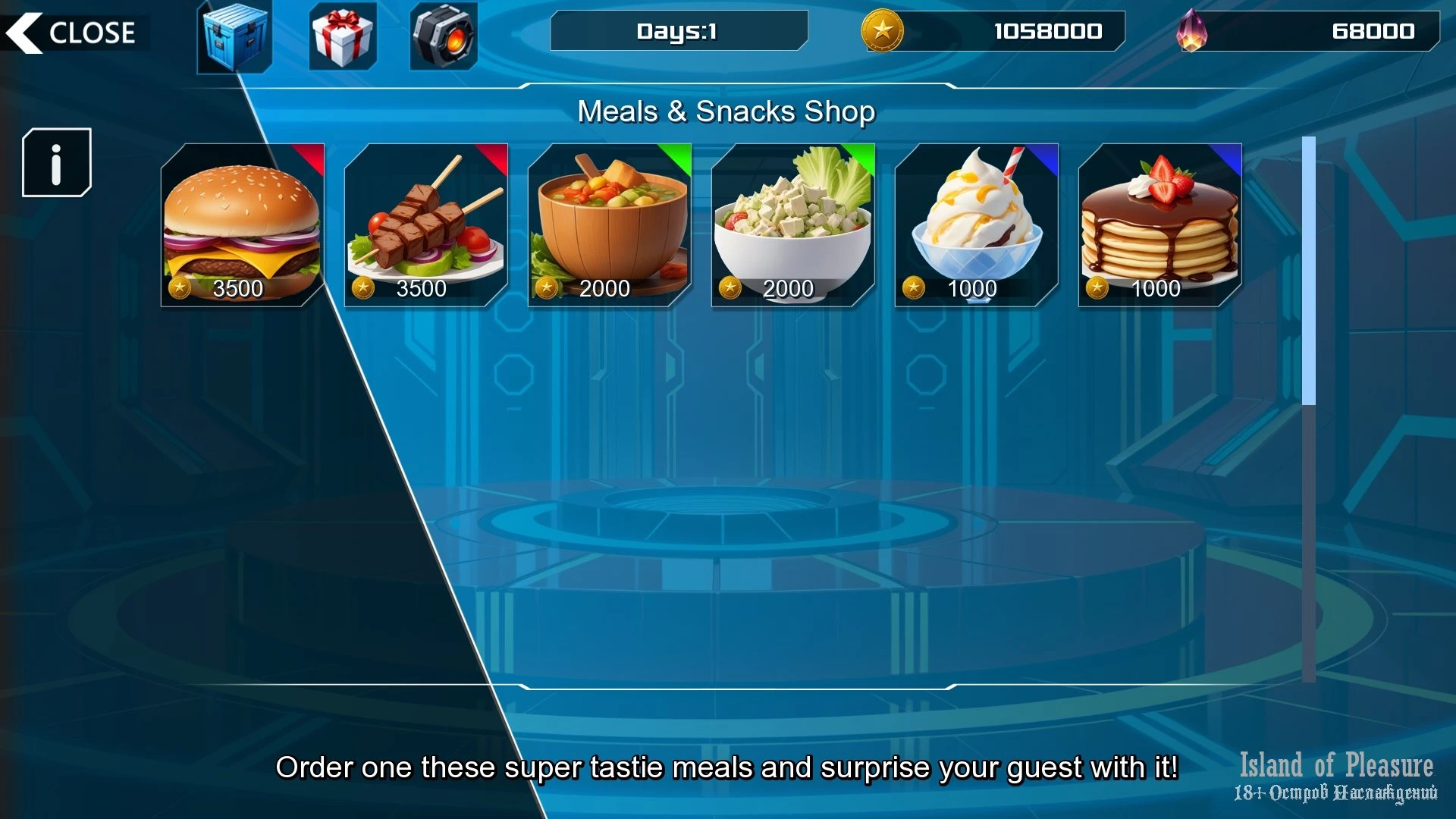Select the meat skewers meal
Viewport: 1456px width, 819px height.
click(x=426, y=225)
